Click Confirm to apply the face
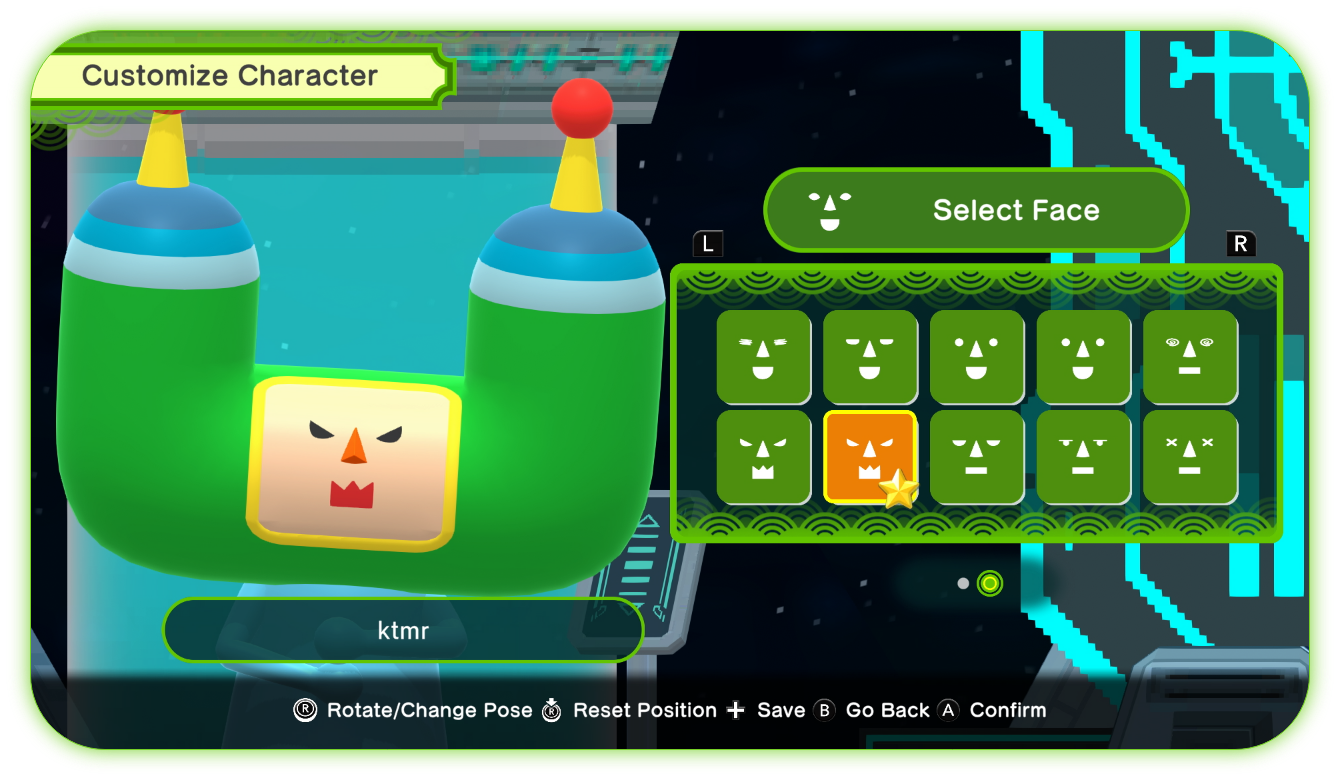This screenshot has width=1340, height=780. coord(1008,710)
